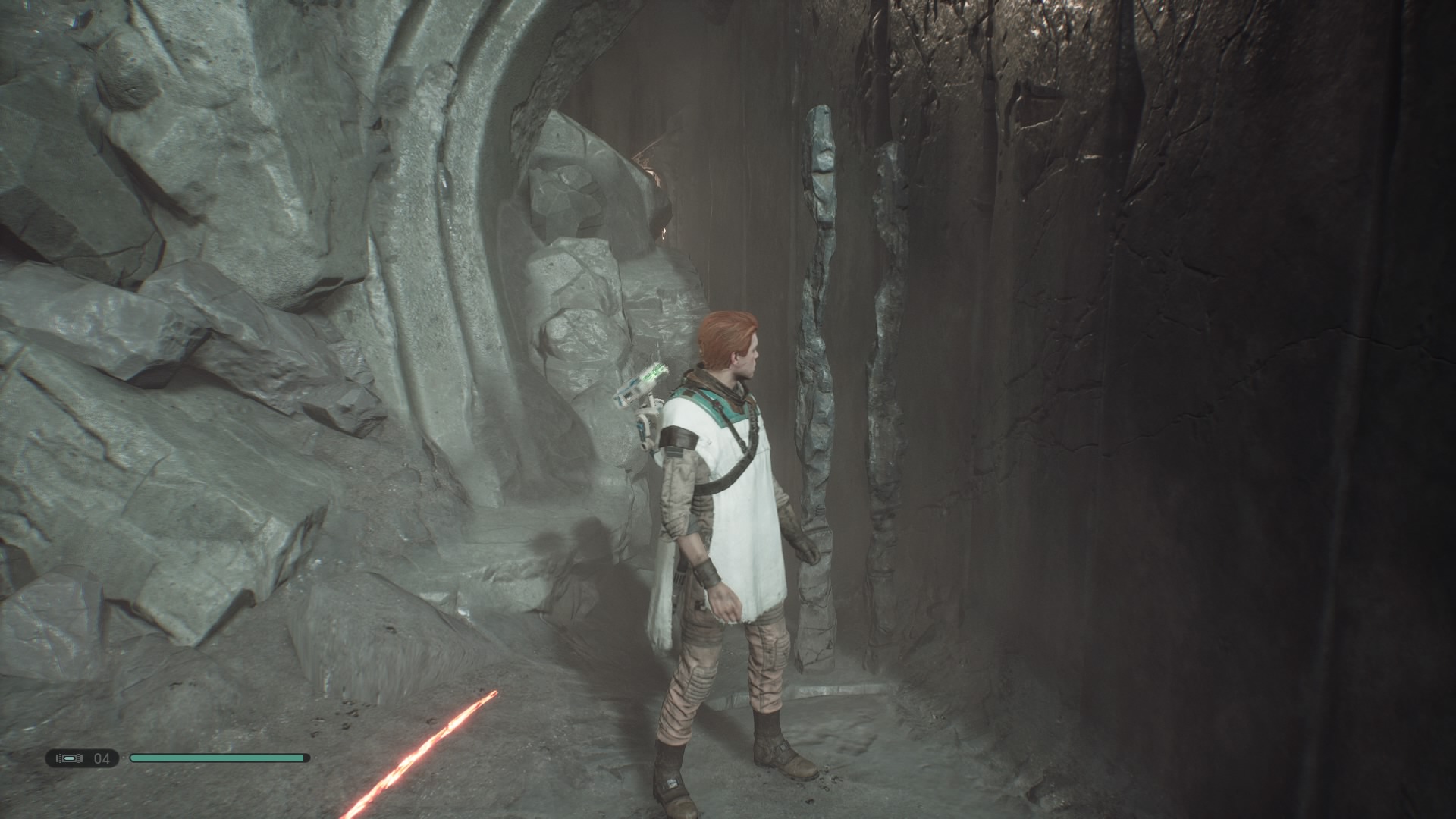Click the small dot left of health bar
This screenshot has height=819, width=1456.
[x=124, y=758]
